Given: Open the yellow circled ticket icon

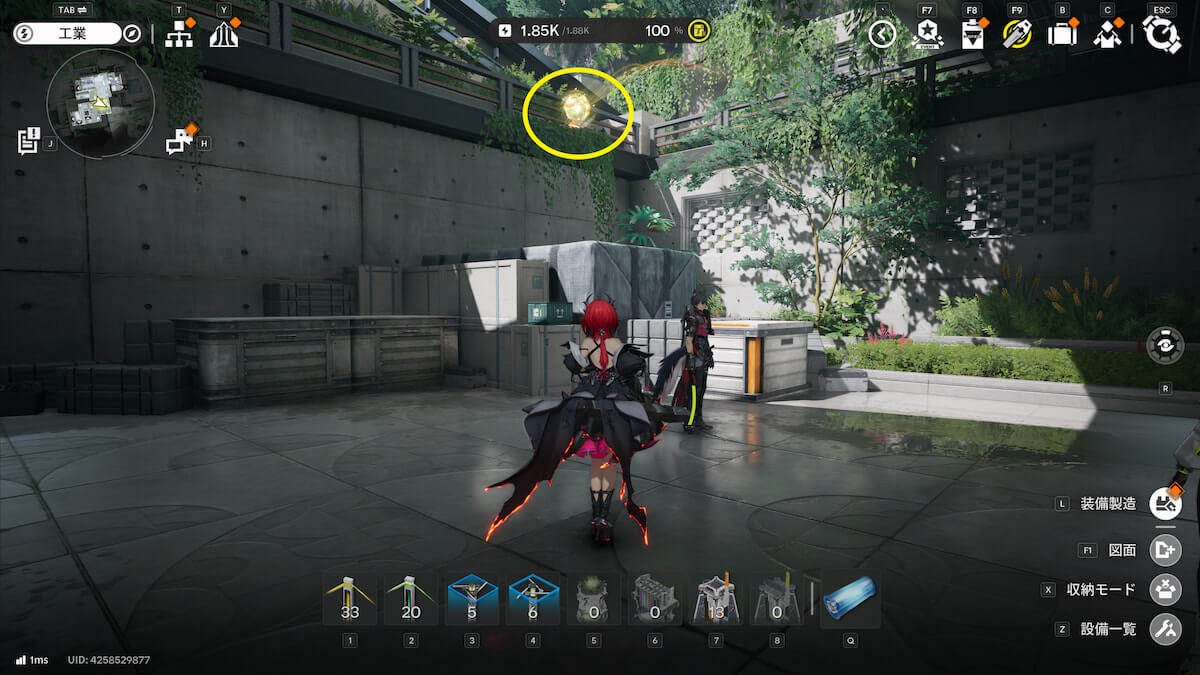Looking at the screenshot, I should click(x=1017, y=35).
